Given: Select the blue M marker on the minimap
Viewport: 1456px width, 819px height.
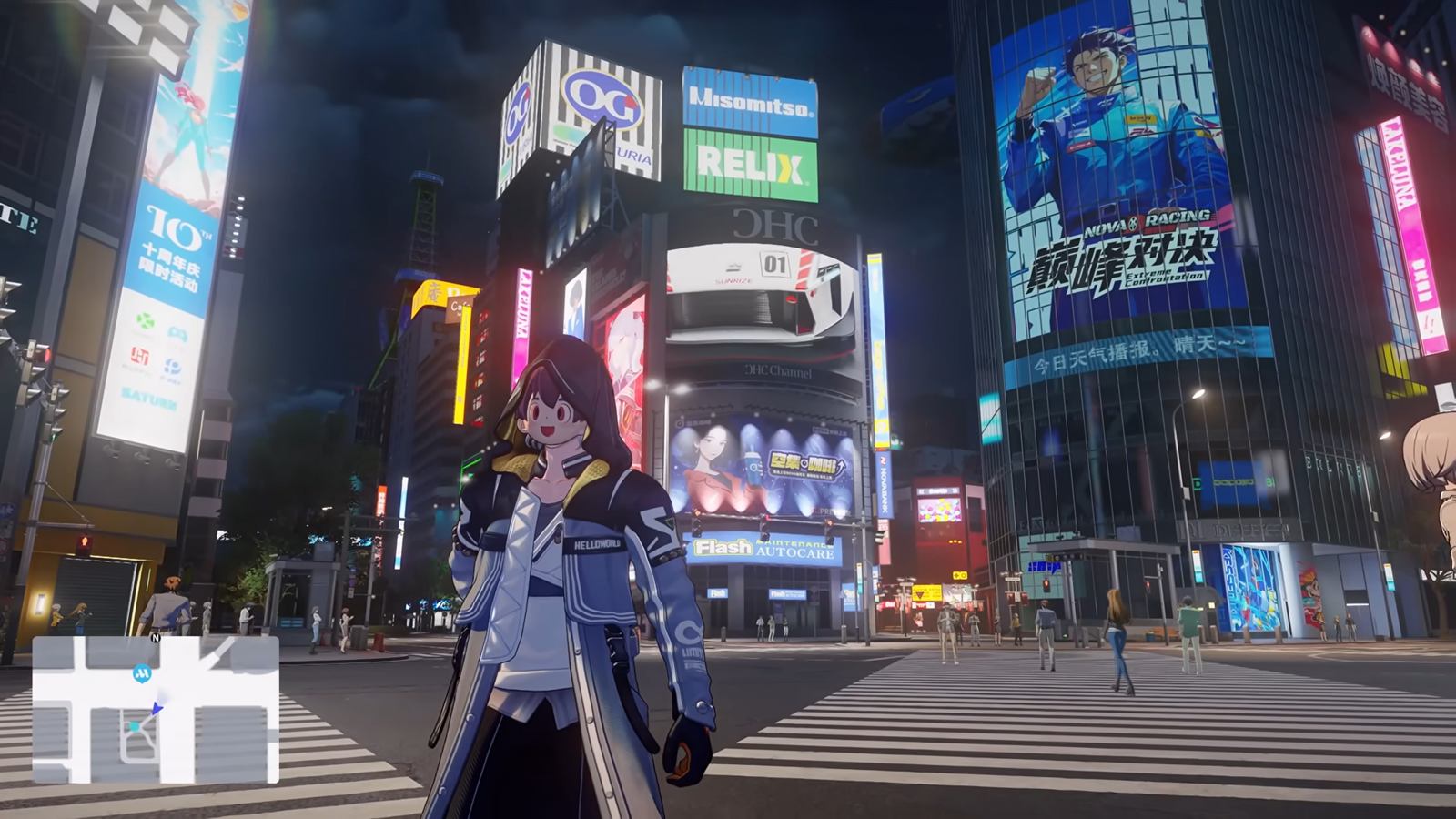Looking at the screenshot, I should click(x=141, y=674).
